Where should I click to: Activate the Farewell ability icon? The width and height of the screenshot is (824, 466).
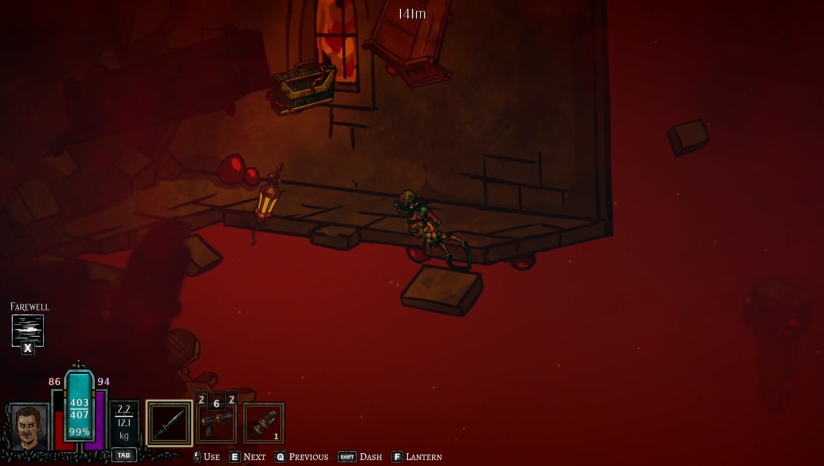[28, 329]
